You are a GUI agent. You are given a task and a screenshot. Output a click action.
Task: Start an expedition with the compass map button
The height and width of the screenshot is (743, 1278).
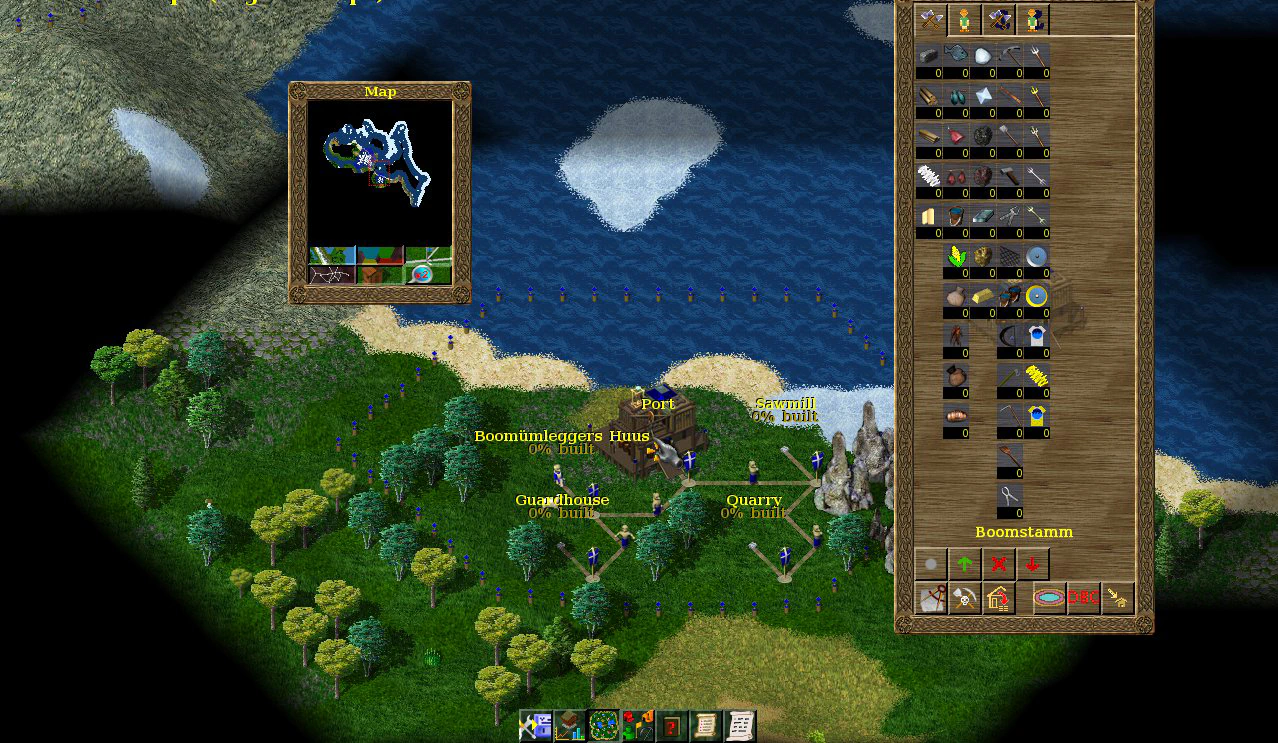[x=931, y=599]
